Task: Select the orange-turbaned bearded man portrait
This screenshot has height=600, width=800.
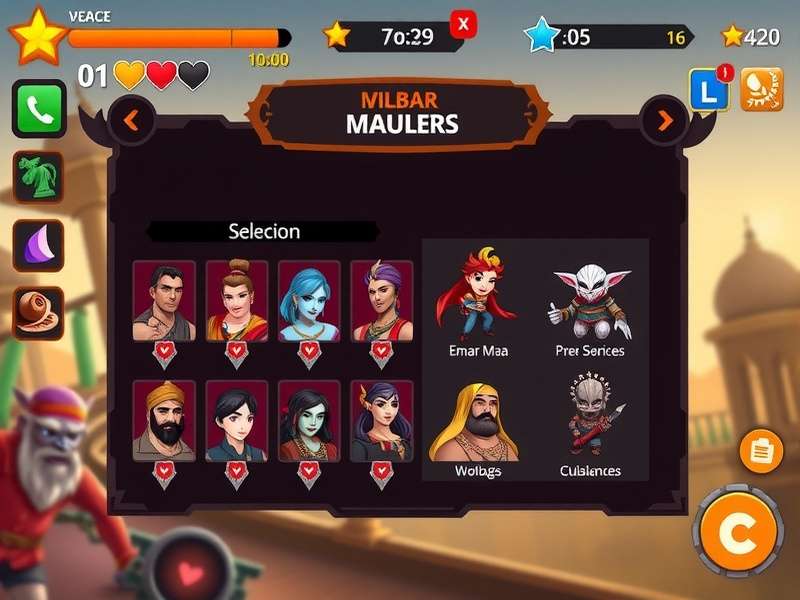Action: click(x=164, y=420)
